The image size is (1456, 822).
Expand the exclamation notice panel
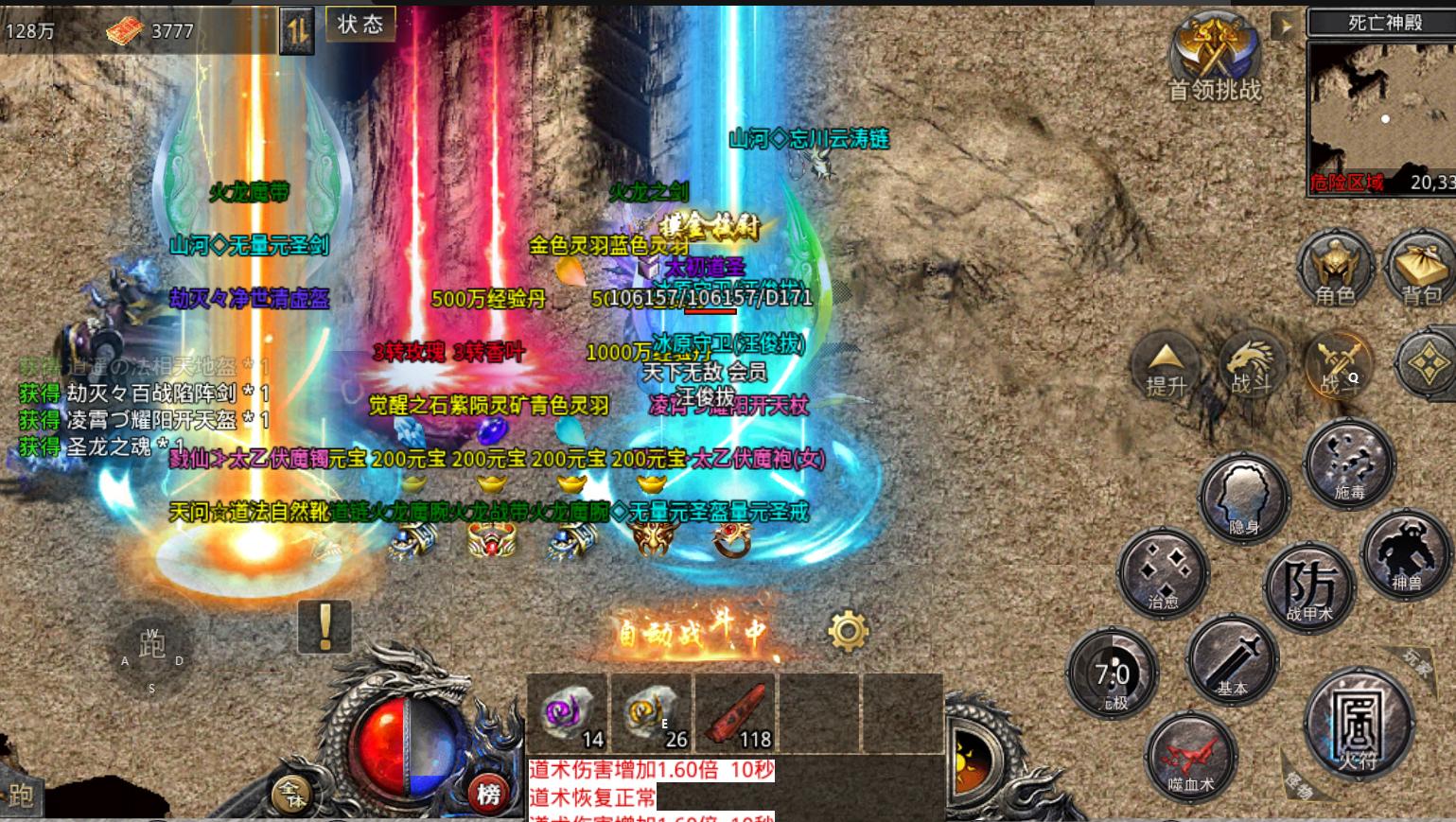pyautogui.click(x=323, y=628)
